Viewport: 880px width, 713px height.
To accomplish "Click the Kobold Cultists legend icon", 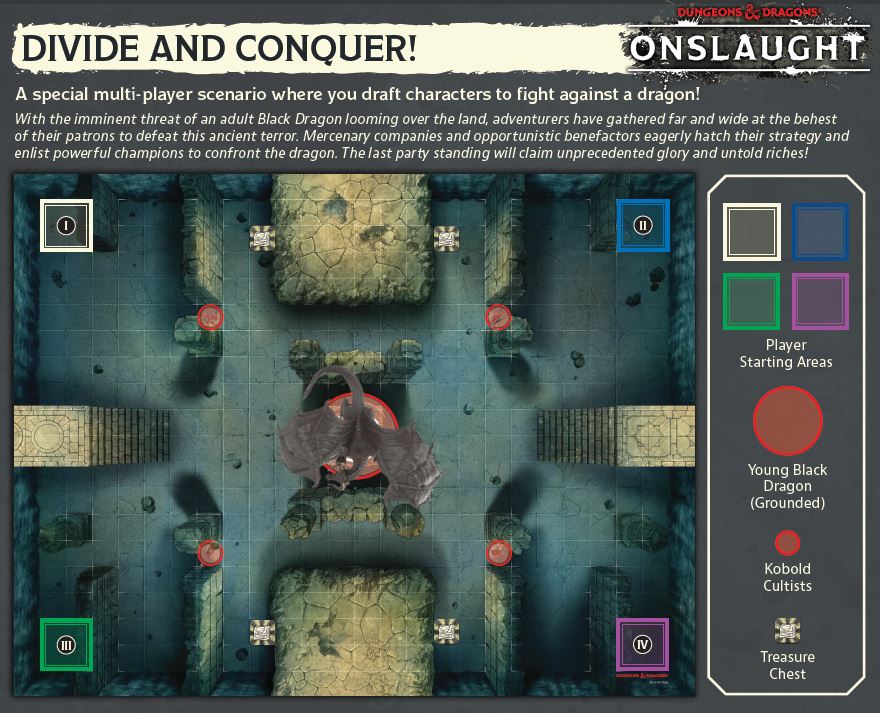I will coord(787,542).
